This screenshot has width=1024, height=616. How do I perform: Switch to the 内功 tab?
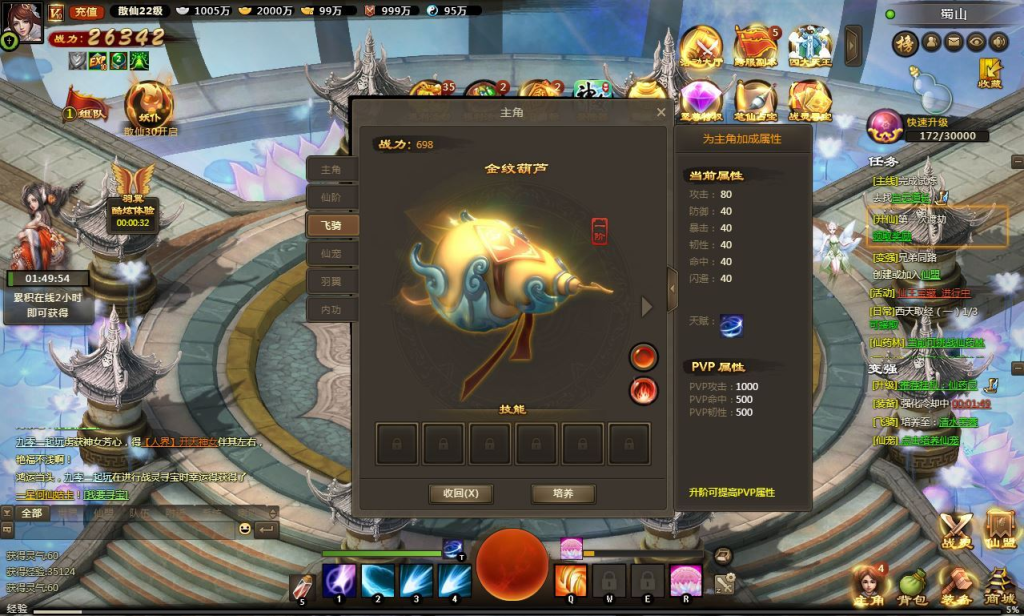point(331,310)
